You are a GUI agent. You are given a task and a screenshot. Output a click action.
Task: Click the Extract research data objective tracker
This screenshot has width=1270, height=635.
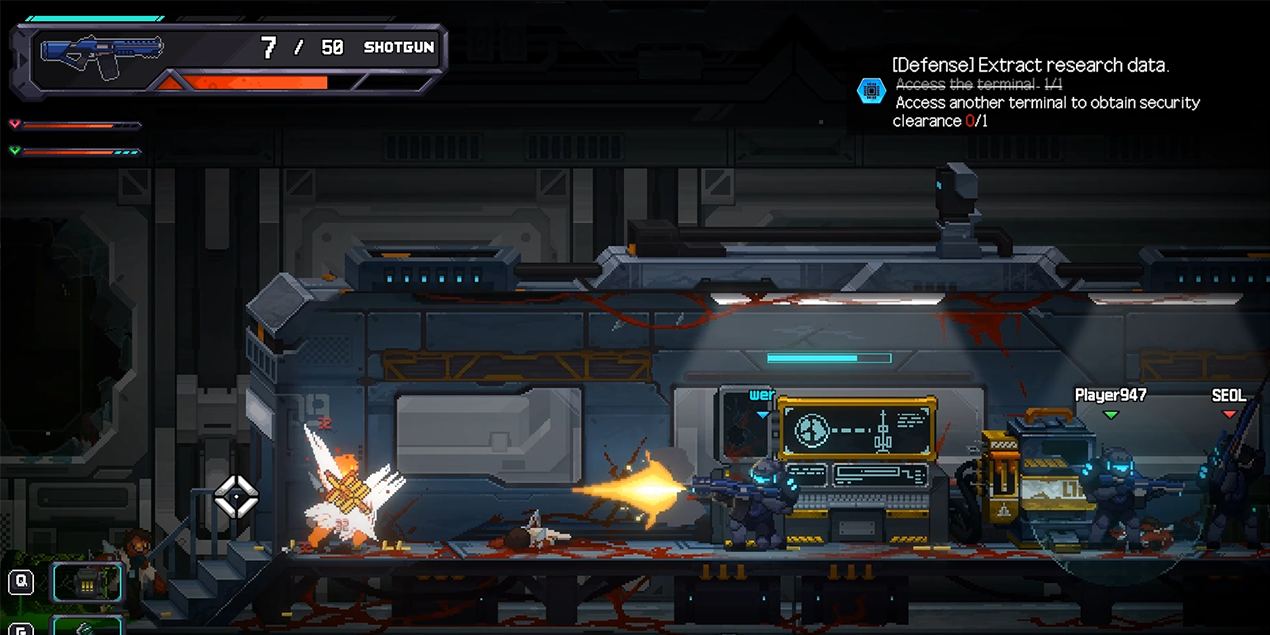click(x=1031, y=66)
